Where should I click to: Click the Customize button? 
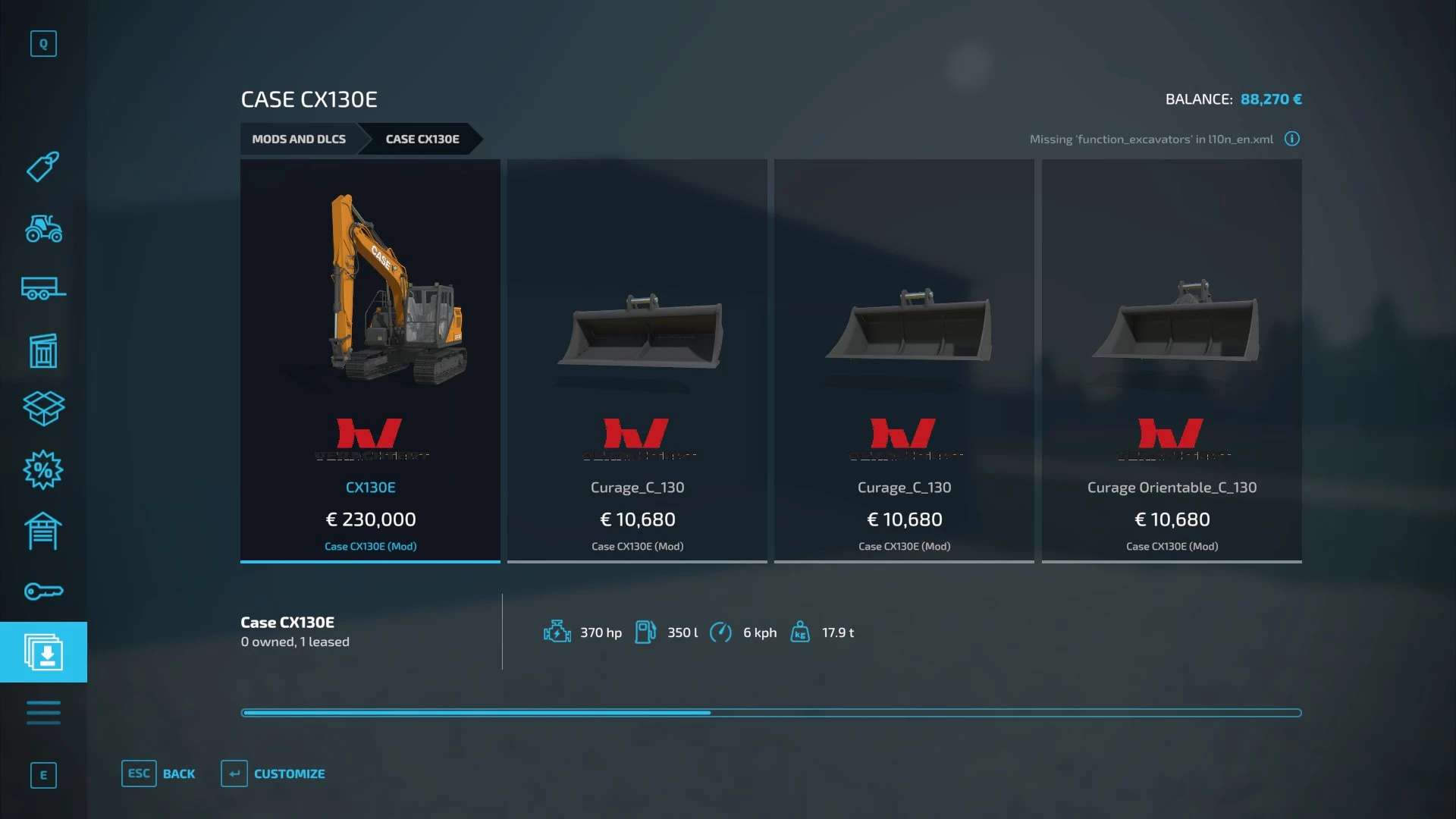coord(274,773)
